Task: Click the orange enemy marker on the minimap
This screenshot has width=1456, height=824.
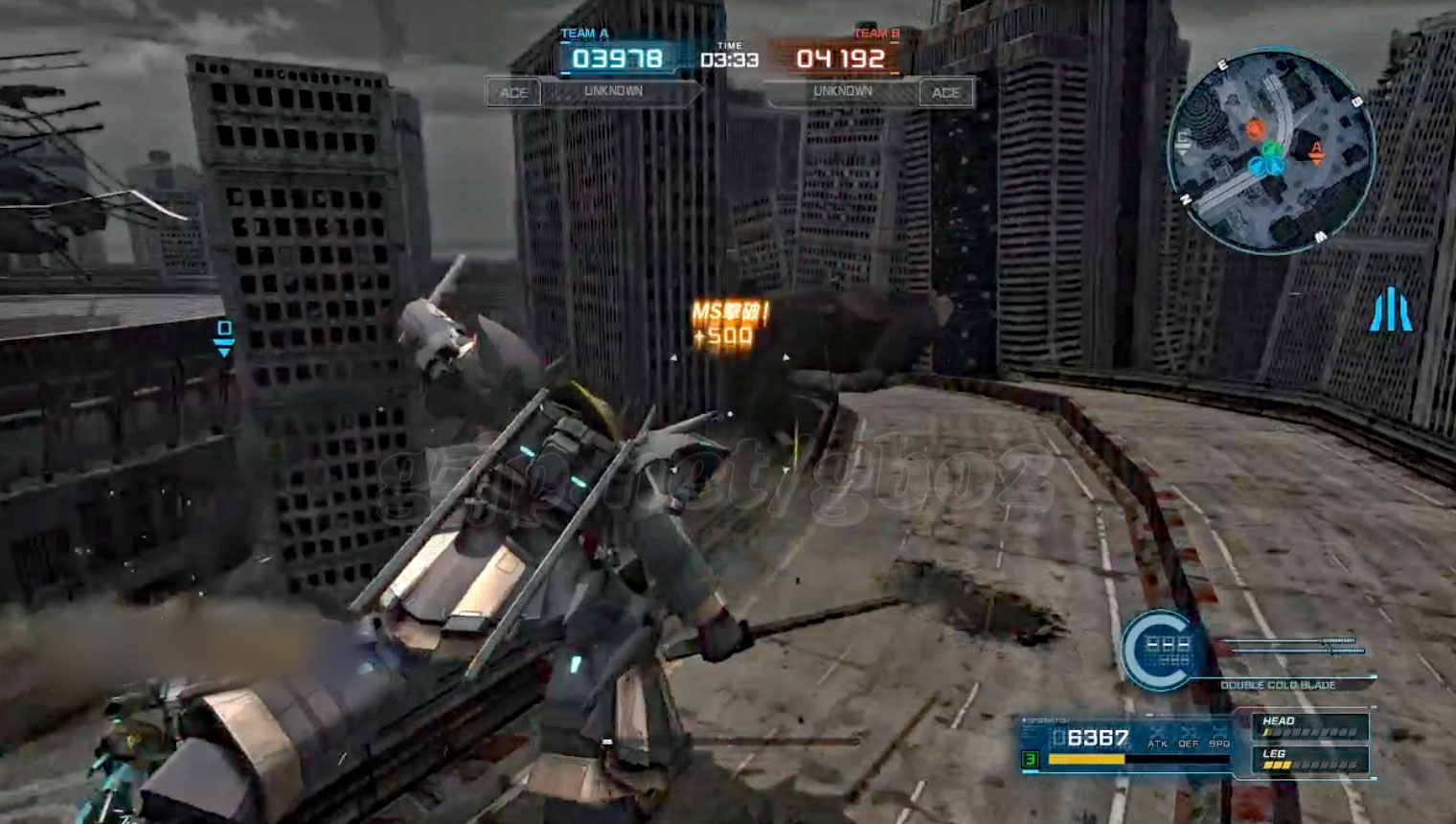Action: [1256, 128]
